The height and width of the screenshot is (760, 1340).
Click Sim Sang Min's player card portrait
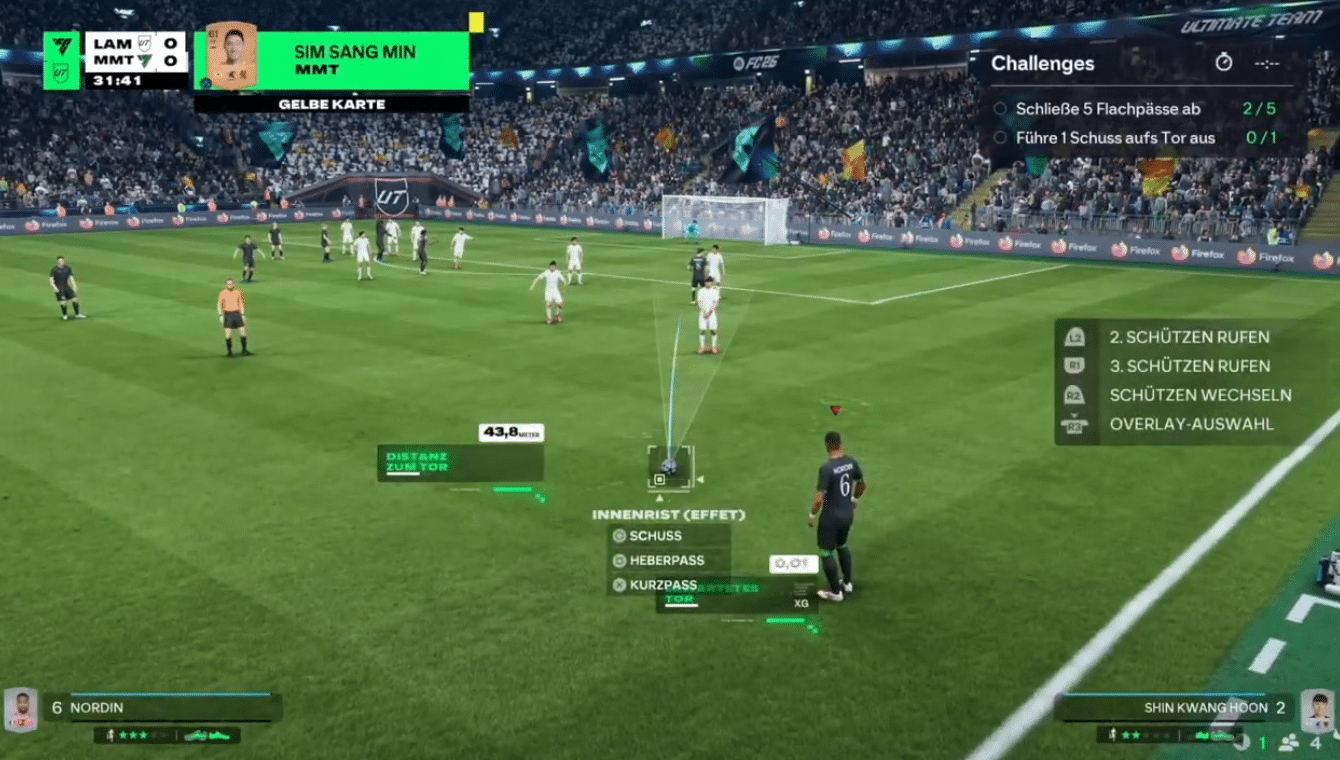[231, 56]
